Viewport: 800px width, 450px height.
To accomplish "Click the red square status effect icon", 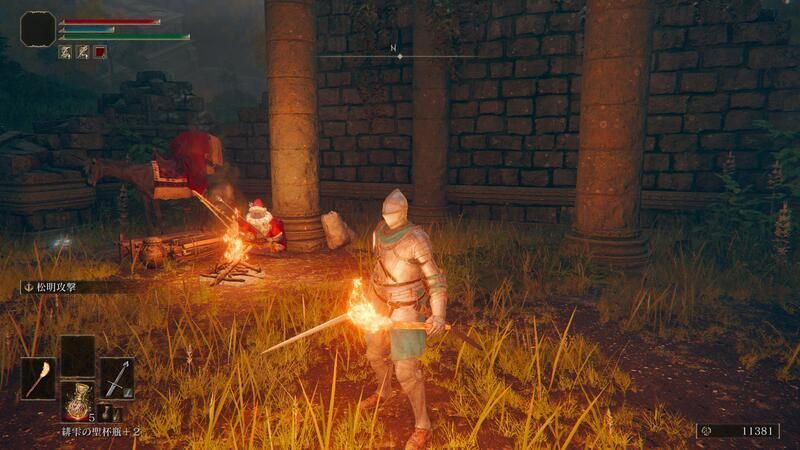I will tap(100, 52).
